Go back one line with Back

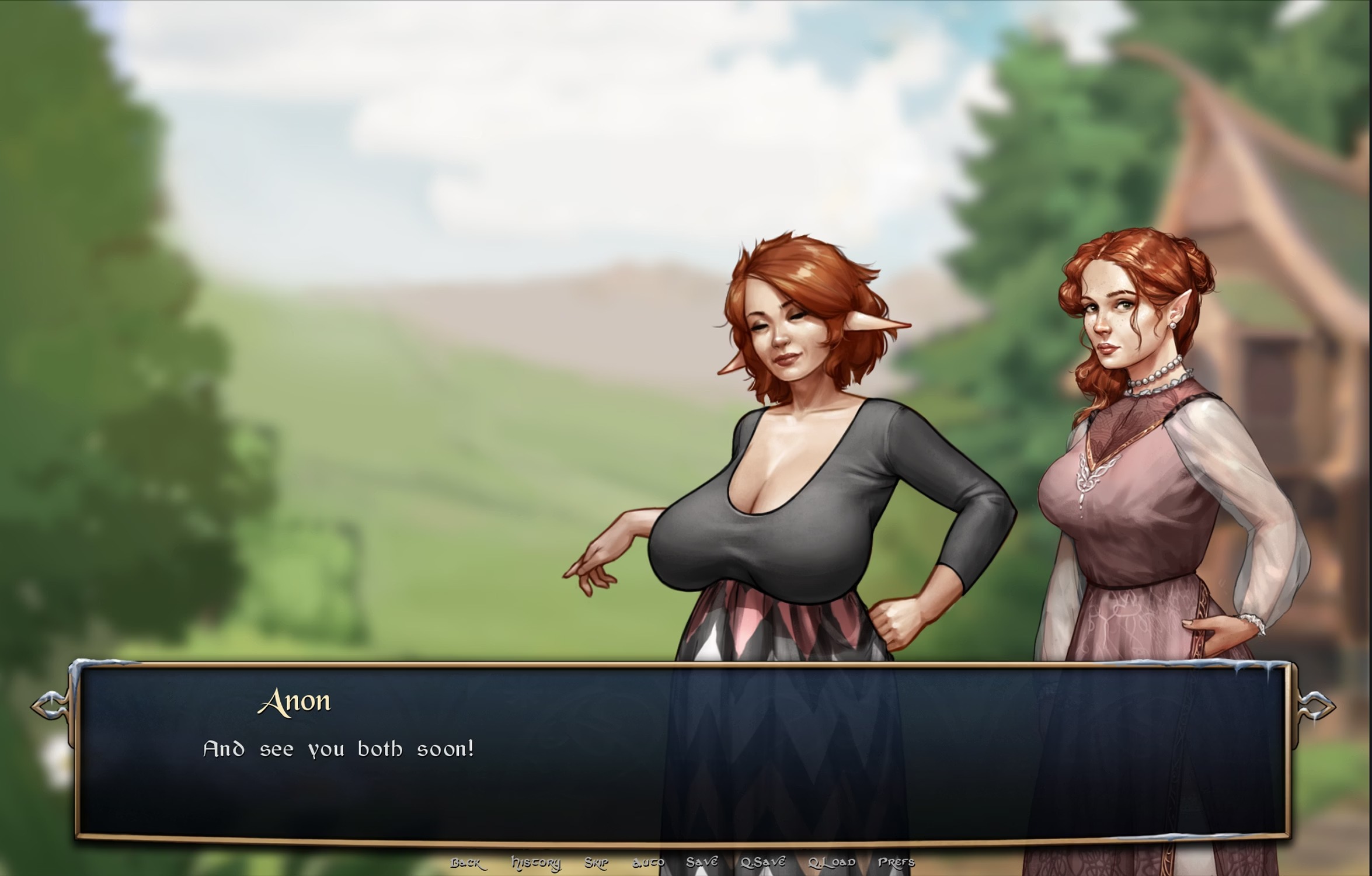[x=465, y=863]
